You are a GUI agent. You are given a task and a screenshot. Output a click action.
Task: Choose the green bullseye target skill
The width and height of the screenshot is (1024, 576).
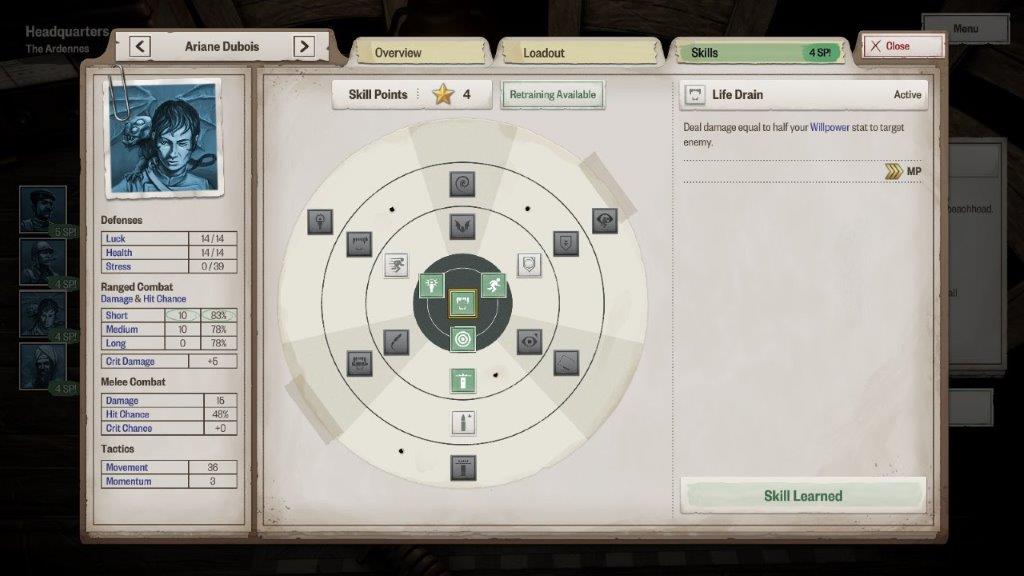pos(462,340)
